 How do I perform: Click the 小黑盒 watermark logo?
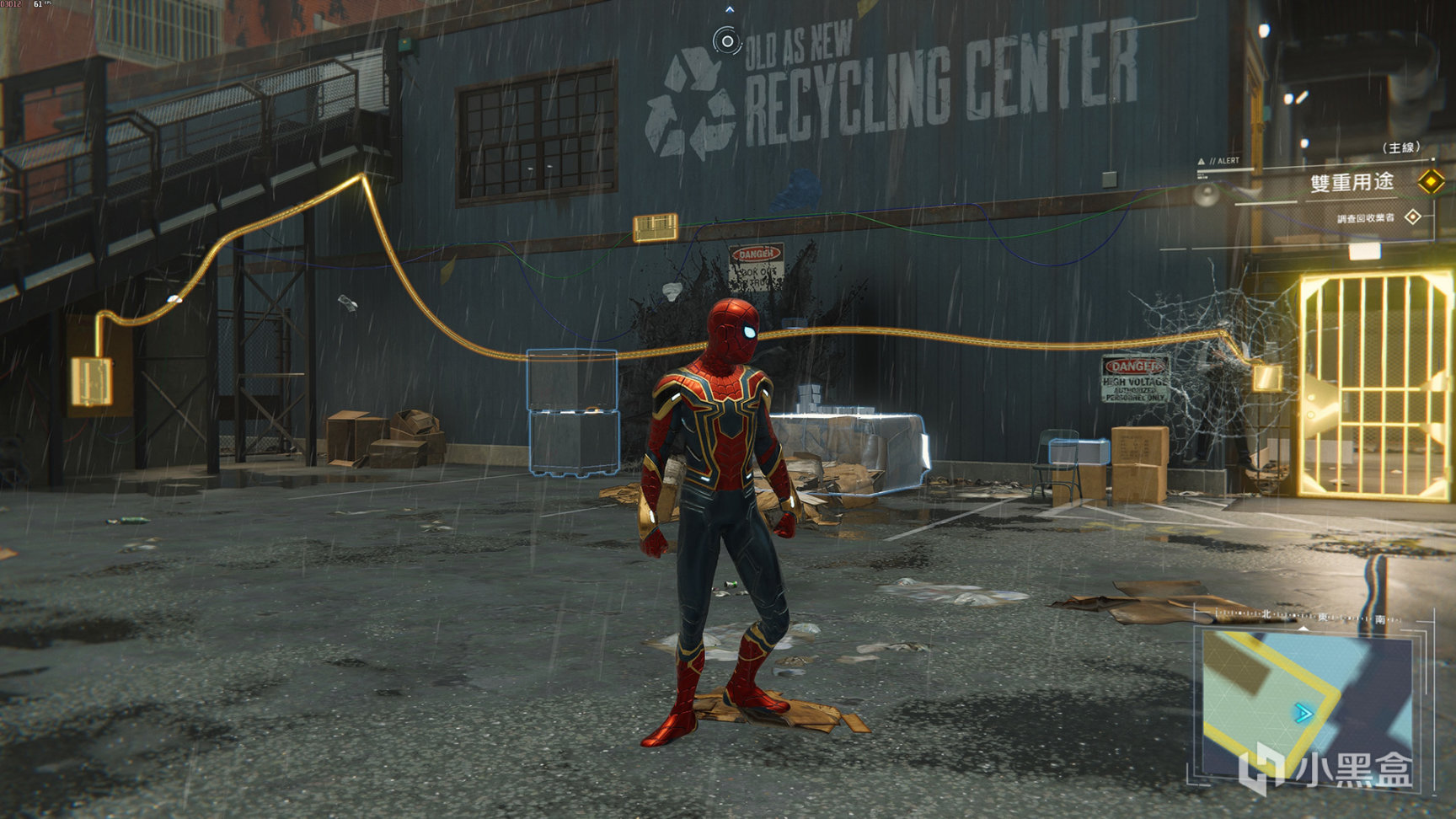point(1326,768)
